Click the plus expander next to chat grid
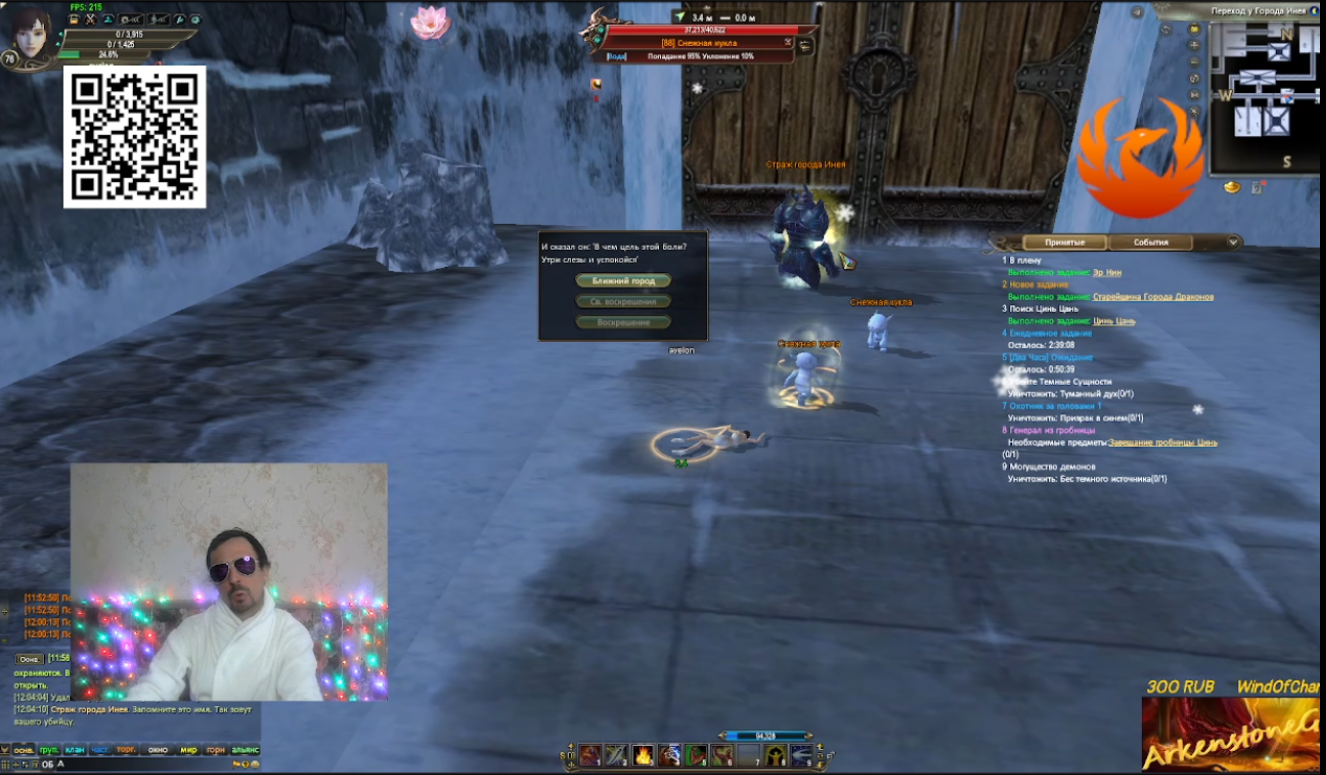Viewport: 1326px width, 775px height. [17, 764]
